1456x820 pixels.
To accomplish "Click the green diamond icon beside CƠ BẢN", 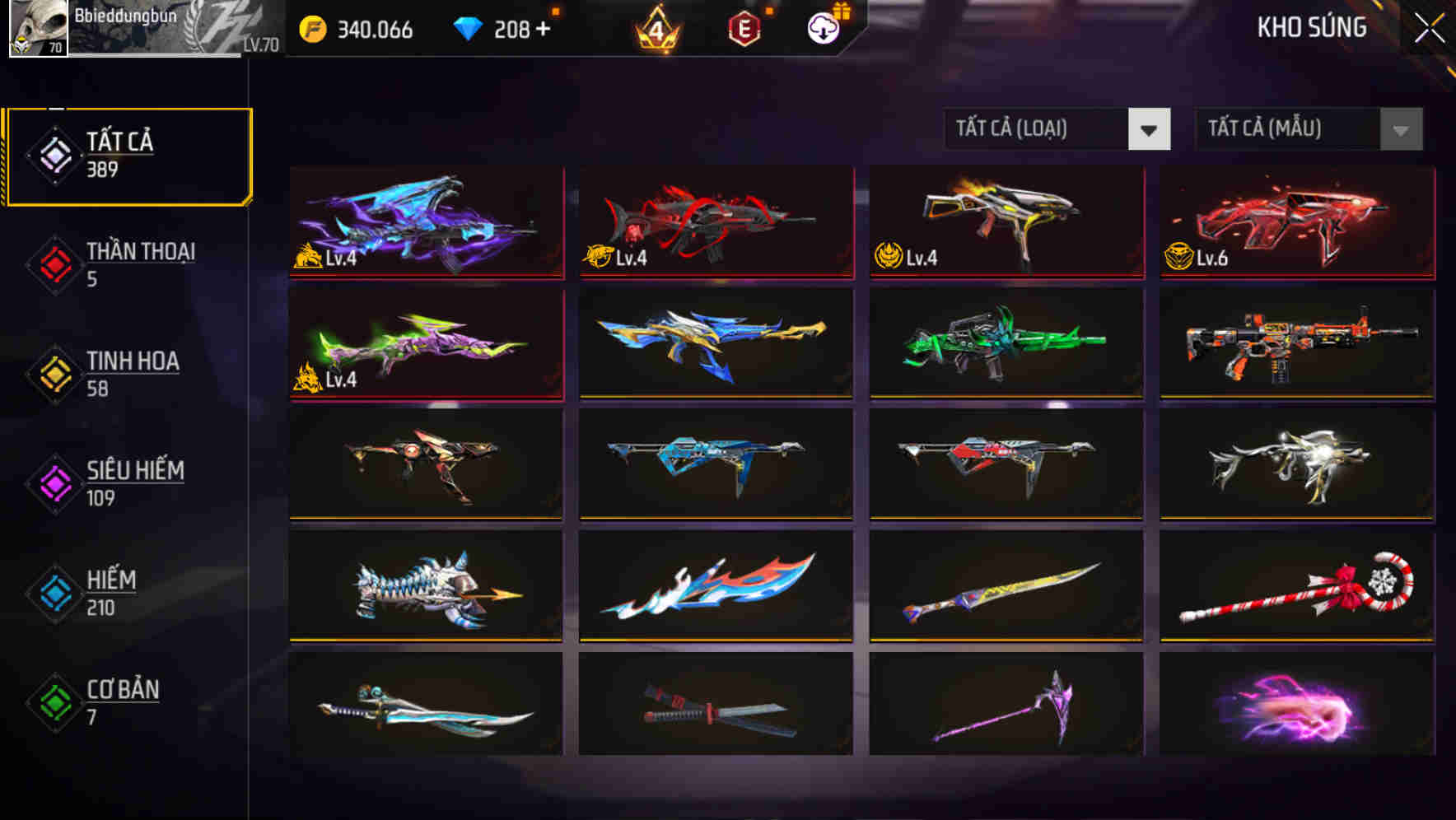I will [54, 702].
